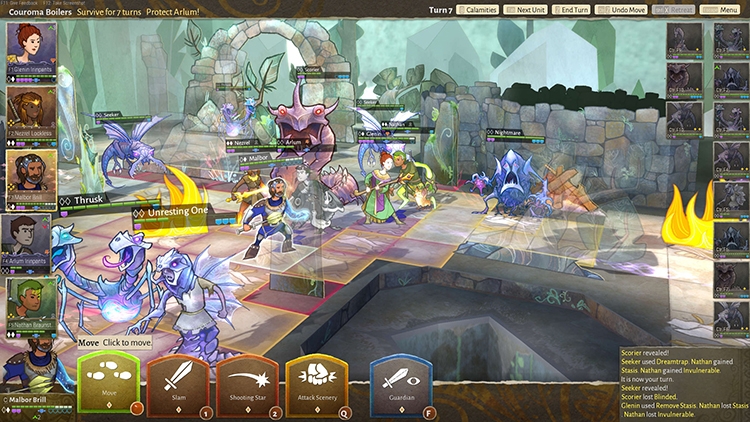The height and width of the screenshot is (422, 750).
Task: Undo the last move
Action: point(623,9)
